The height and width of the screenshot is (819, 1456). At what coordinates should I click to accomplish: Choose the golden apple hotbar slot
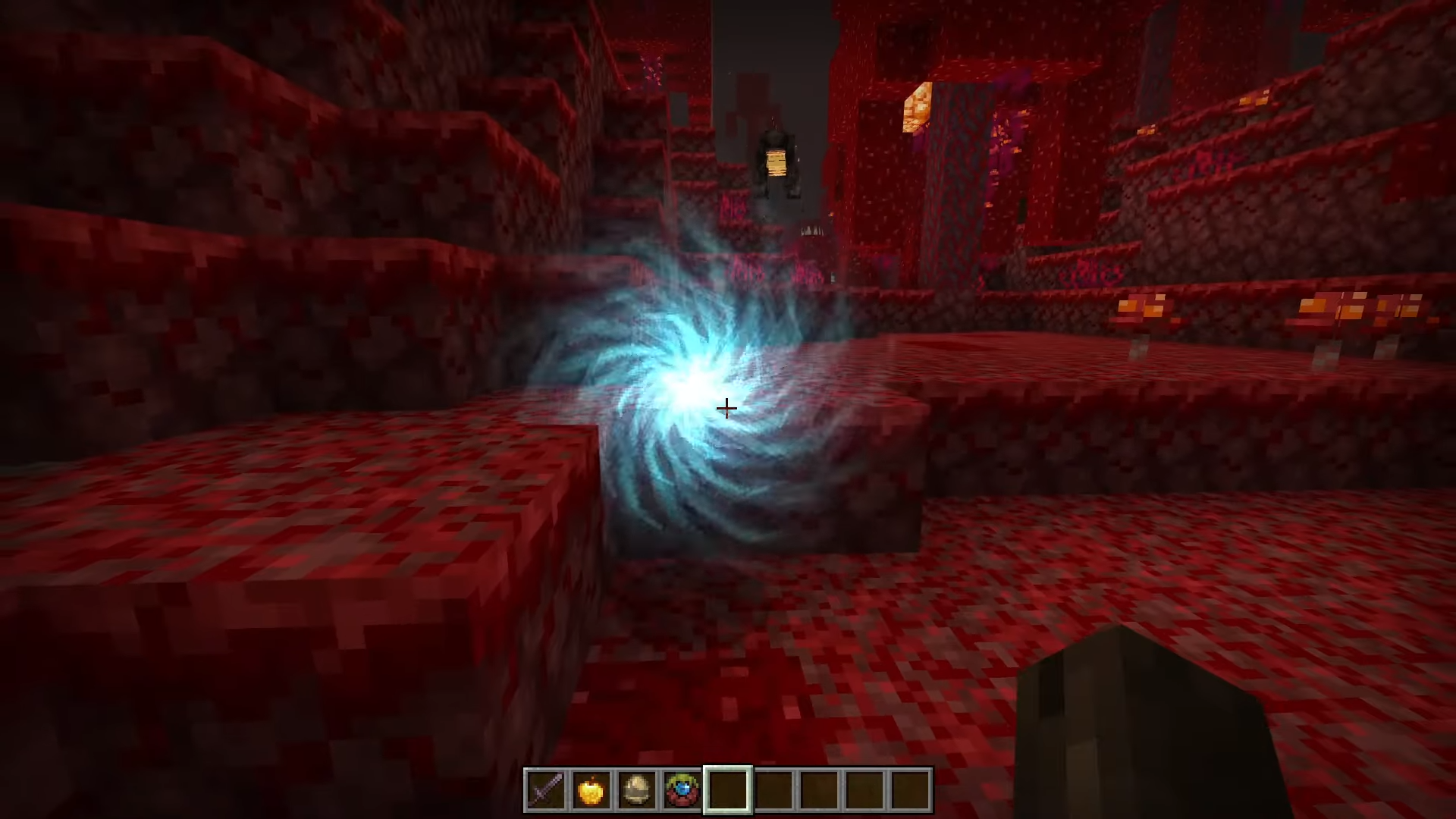(591, 790)
